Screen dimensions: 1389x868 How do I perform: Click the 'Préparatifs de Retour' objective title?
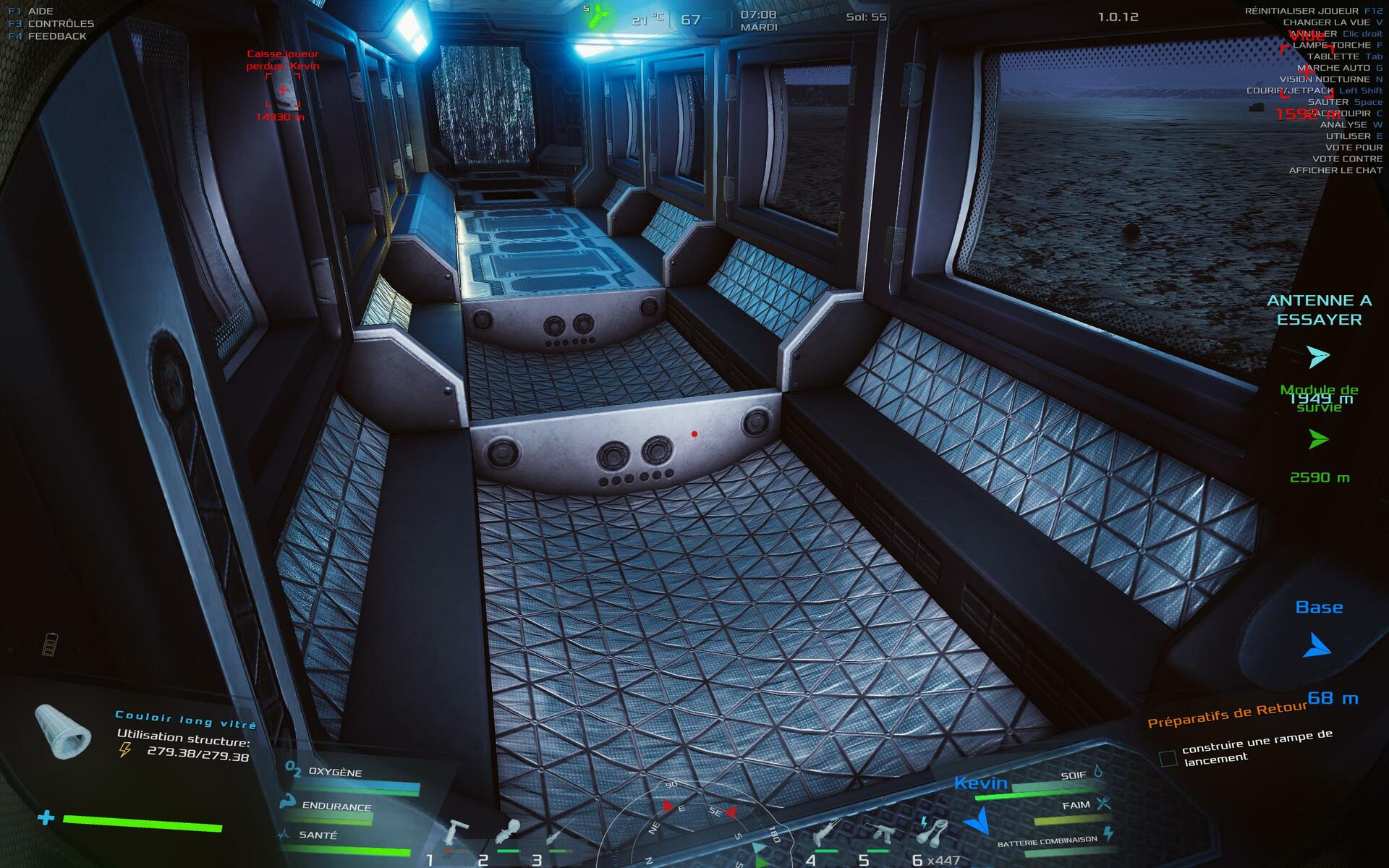coord(1227,715)
